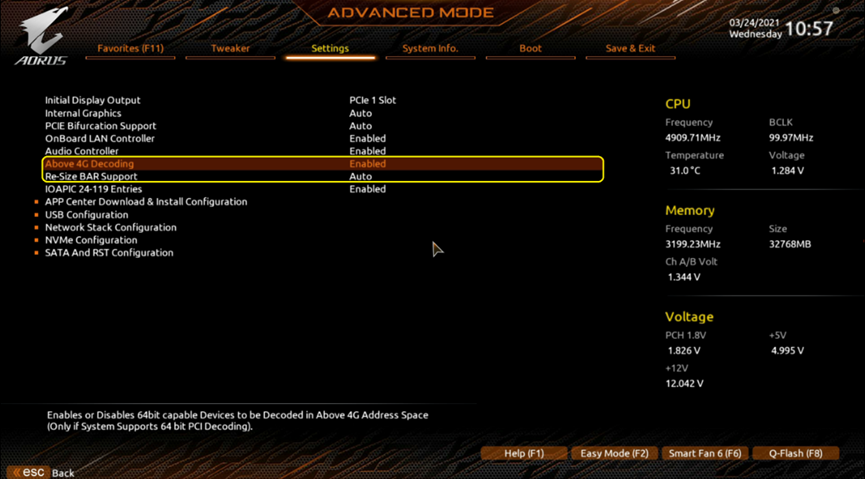The height and width of the screenshot is (479, 865).
Task: Switch to the Favorites (F11) tab
Action: (x=130, y=48)
